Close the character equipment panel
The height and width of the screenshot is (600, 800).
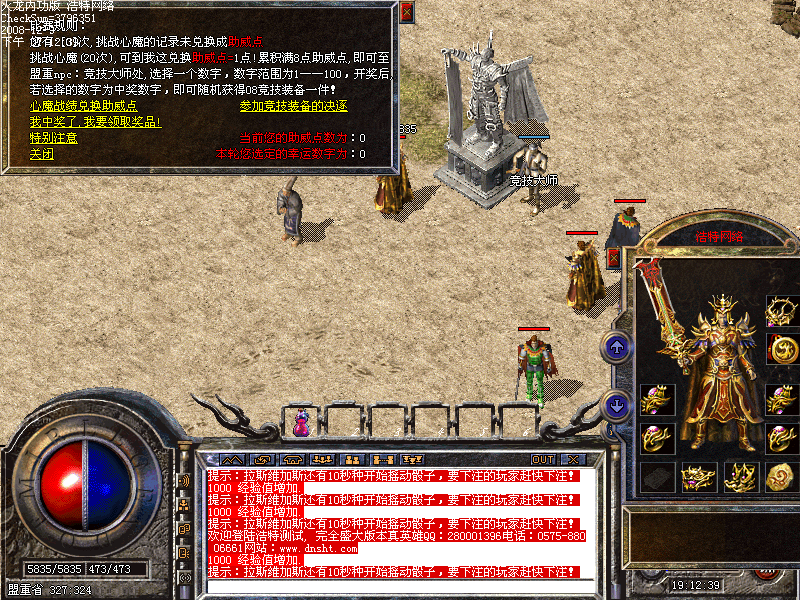click(613, 258)
